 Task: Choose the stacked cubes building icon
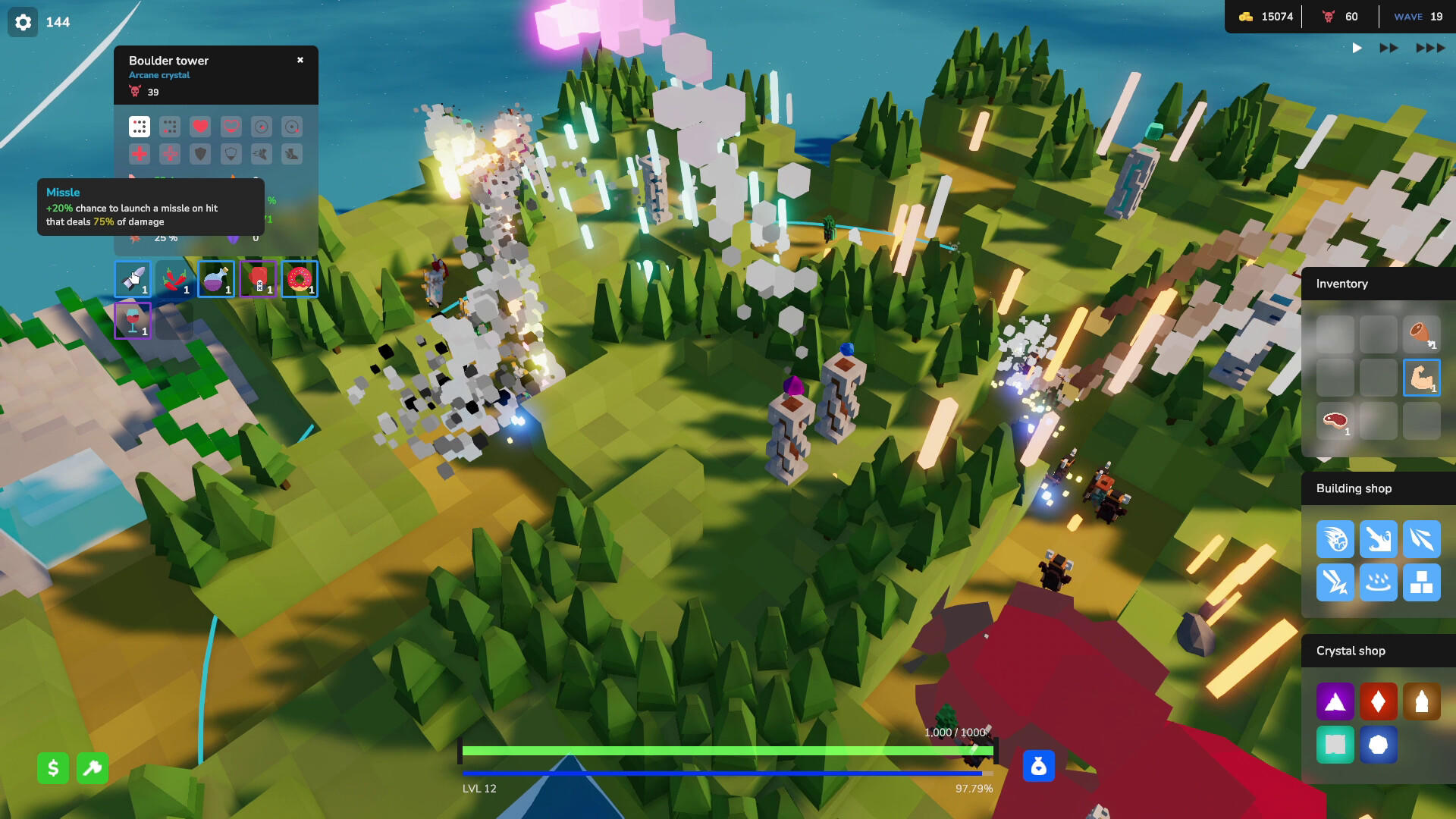tap(1422, 582)
